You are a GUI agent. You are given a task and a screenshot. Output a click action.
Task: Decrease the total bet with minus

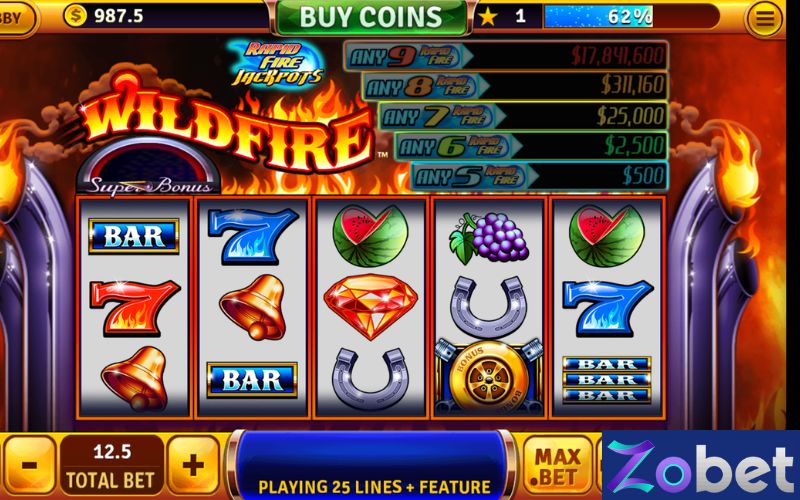(x=30, y=466)
